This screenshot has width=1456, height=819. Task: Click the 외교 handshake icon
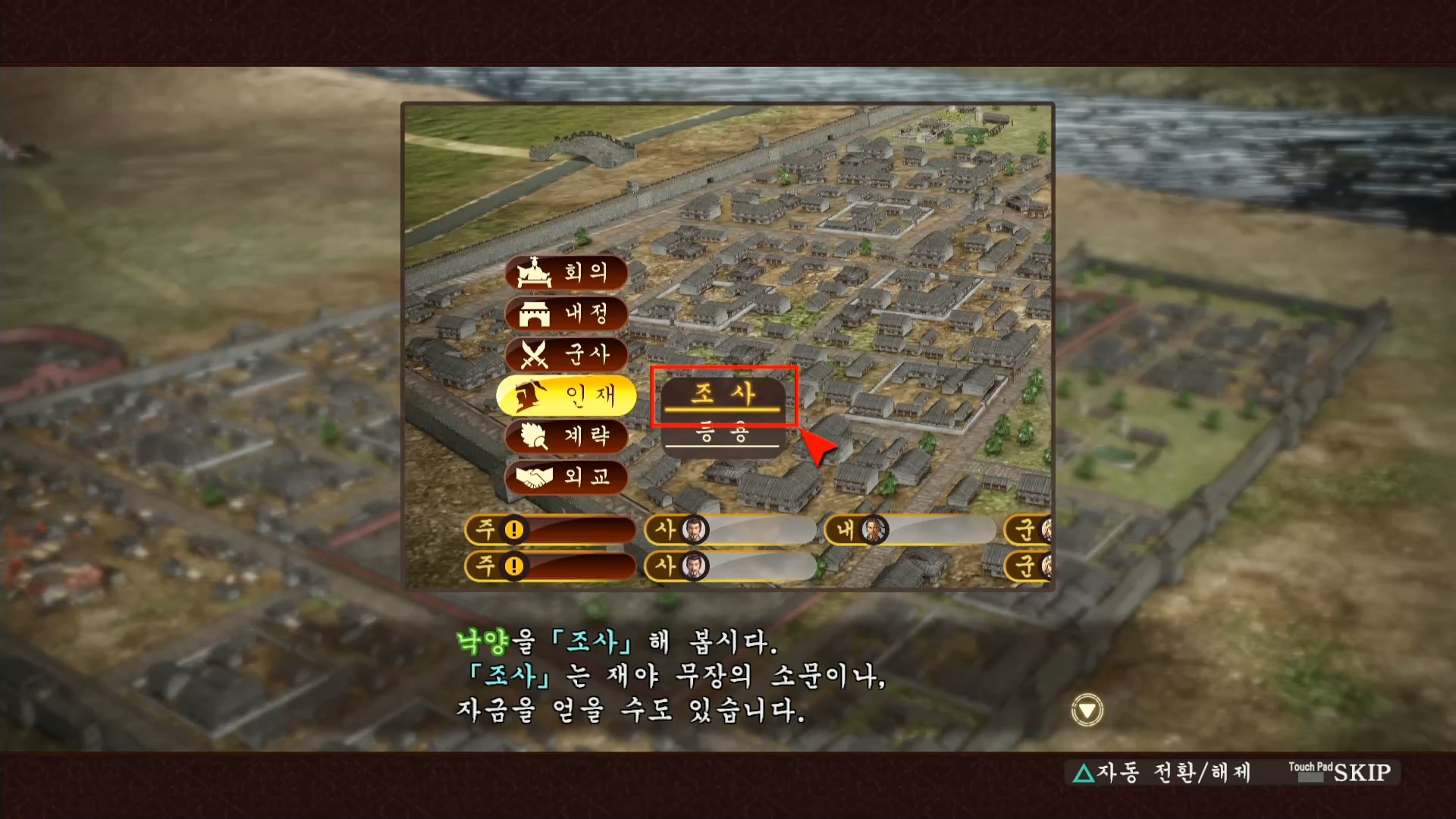533,478
